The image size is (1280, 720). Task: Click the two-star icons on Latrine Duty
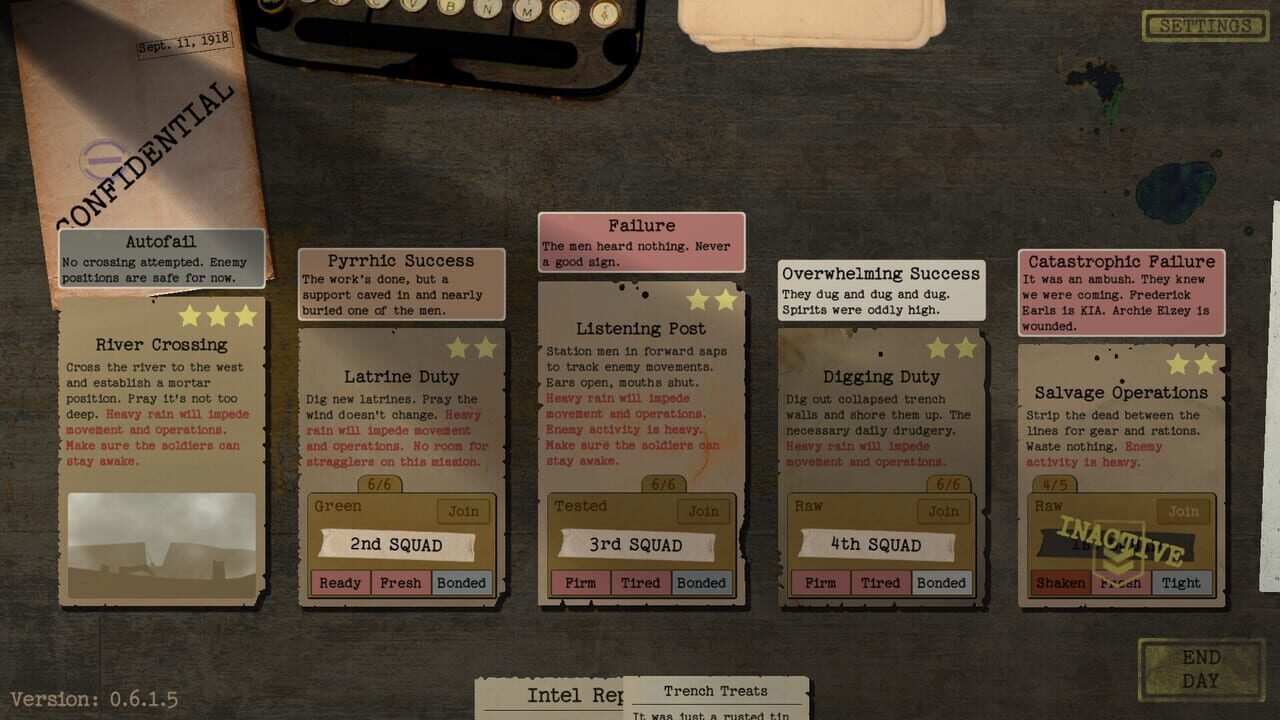pyautogui.click(x=472, y=348)
